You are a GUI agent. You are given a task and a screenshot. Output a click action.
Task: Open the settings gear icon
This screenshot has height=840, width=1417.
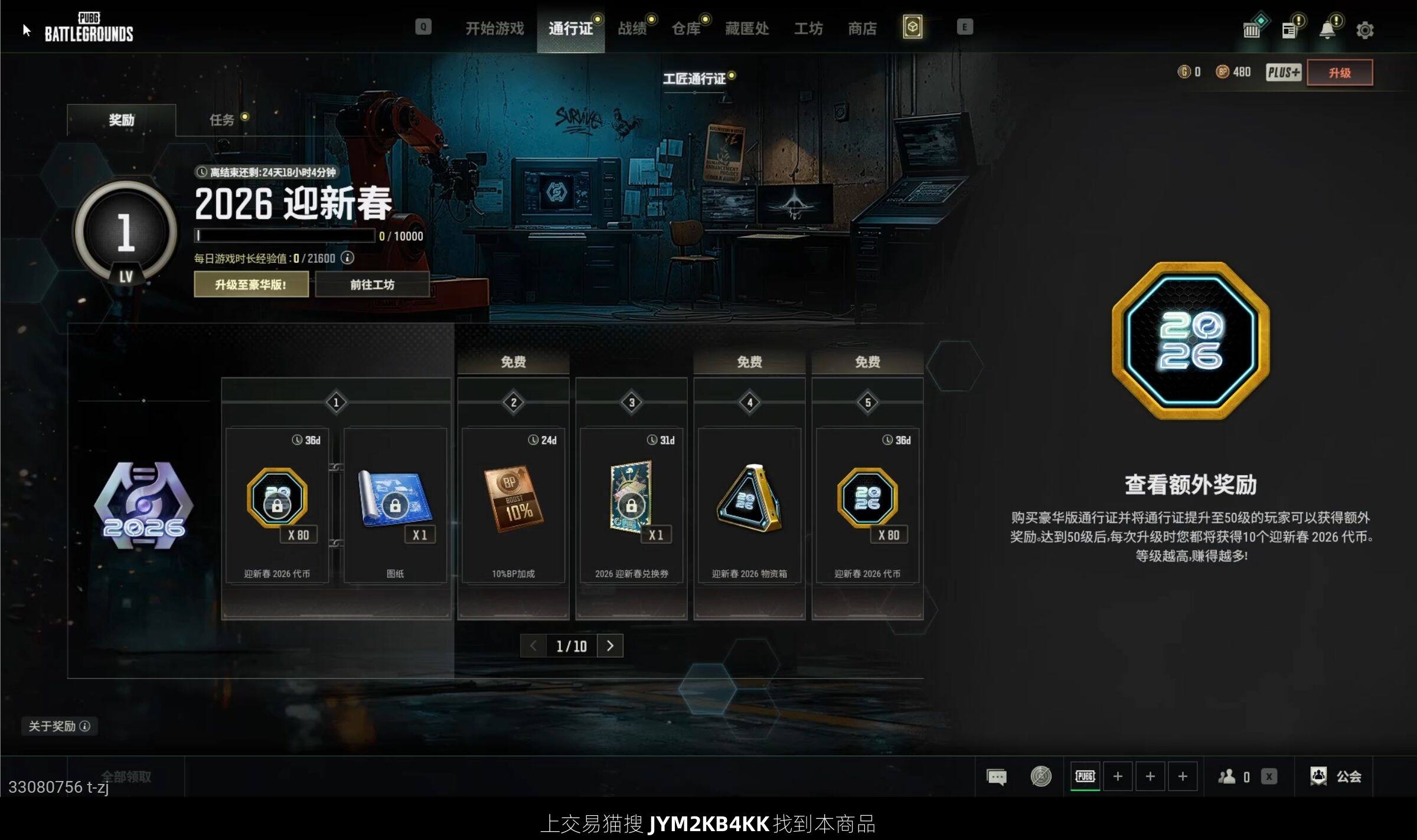click(1364, 30)
